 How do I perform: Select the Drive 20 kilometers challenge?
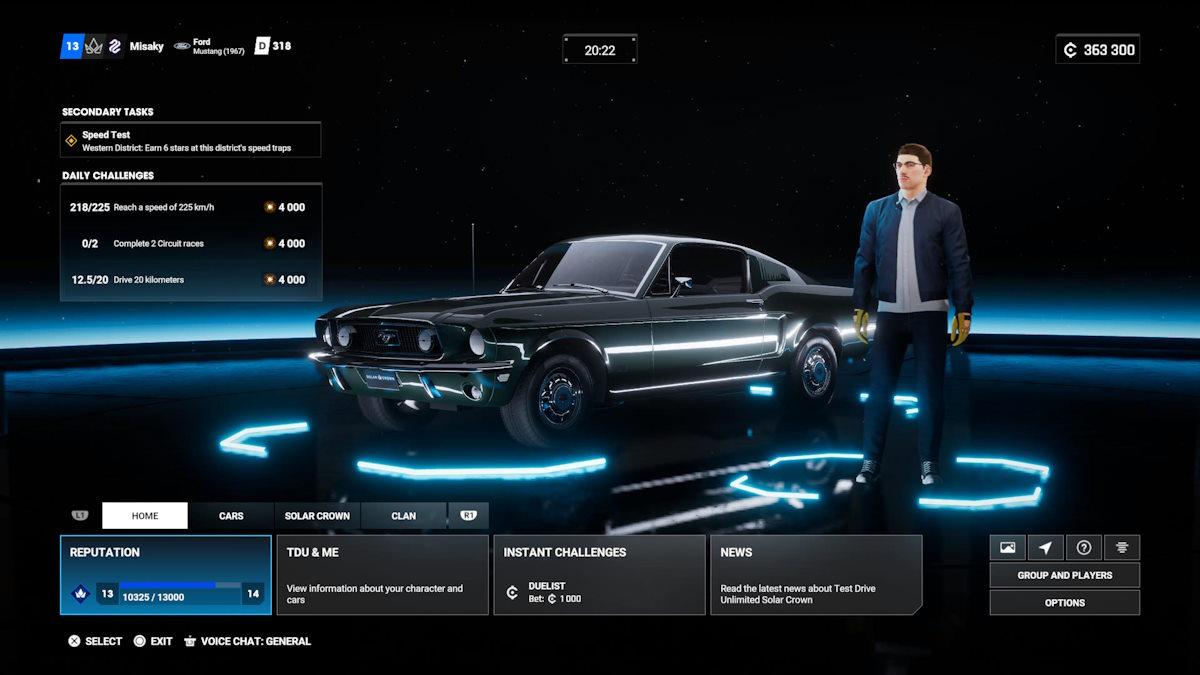[x=191, y=280]
